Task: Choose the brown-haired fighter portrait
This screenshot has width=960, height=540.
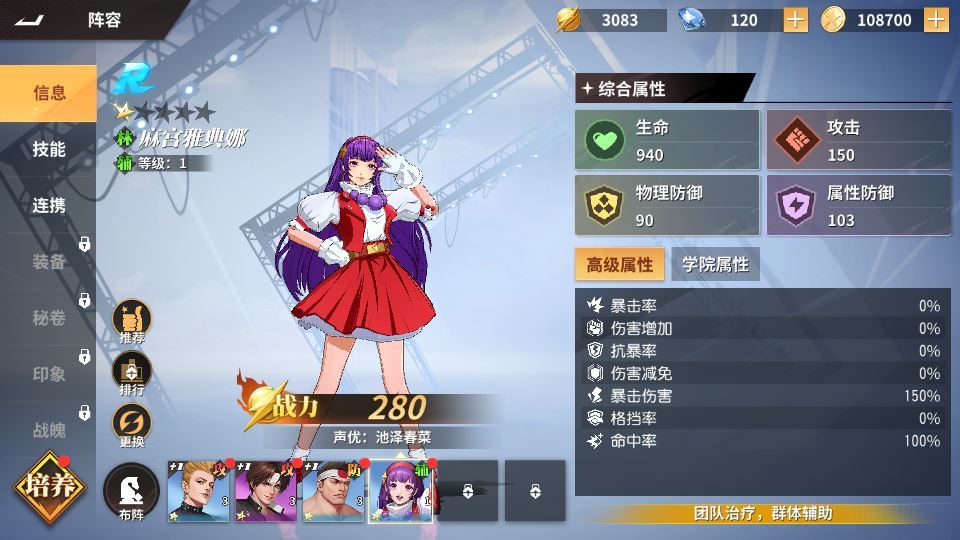Action: coord(265,491)
